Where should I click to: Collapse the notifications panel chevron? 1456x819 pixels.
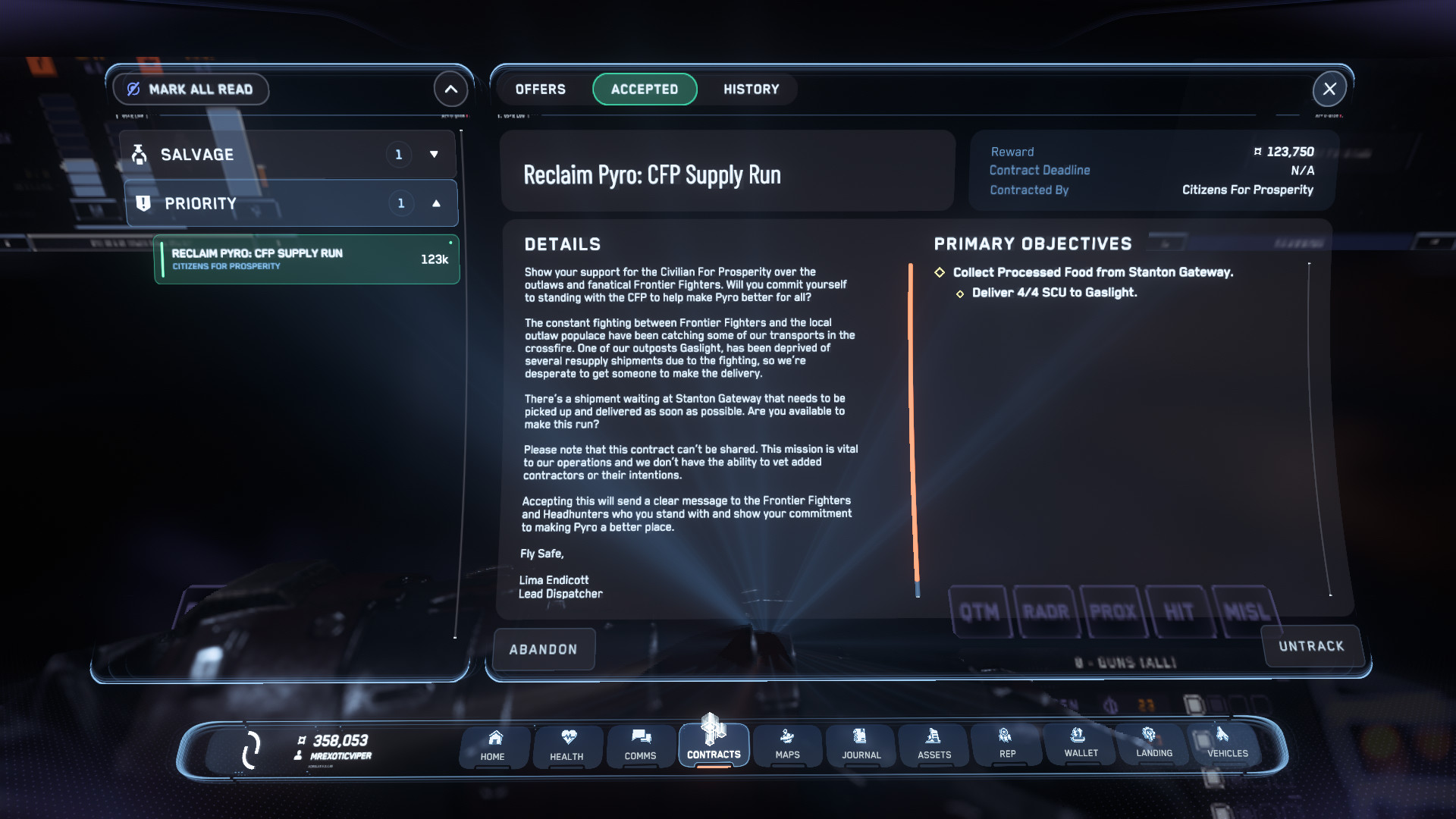click(x=450, y=89)
